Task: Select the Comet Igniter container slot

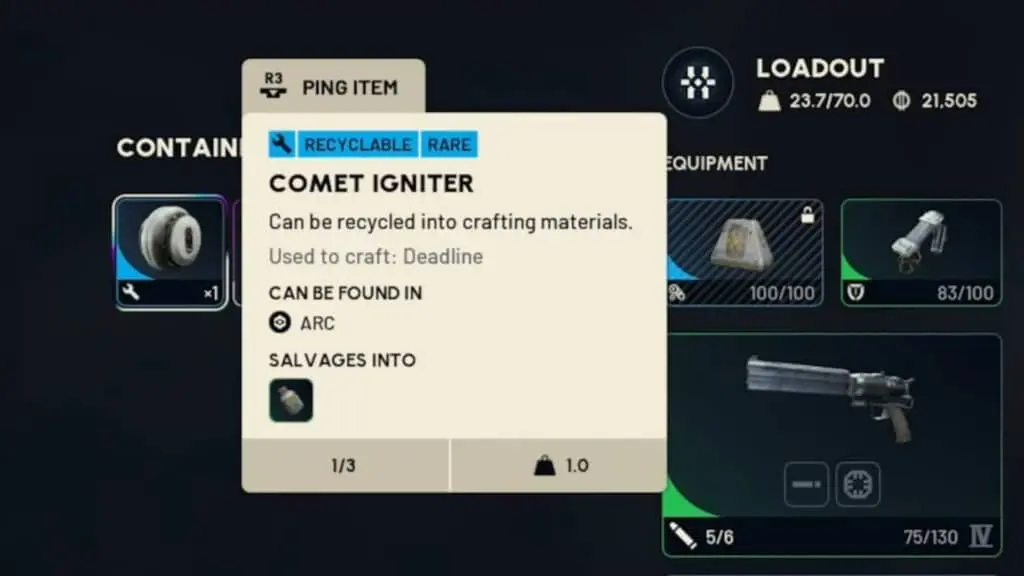Action: (170, 252)
